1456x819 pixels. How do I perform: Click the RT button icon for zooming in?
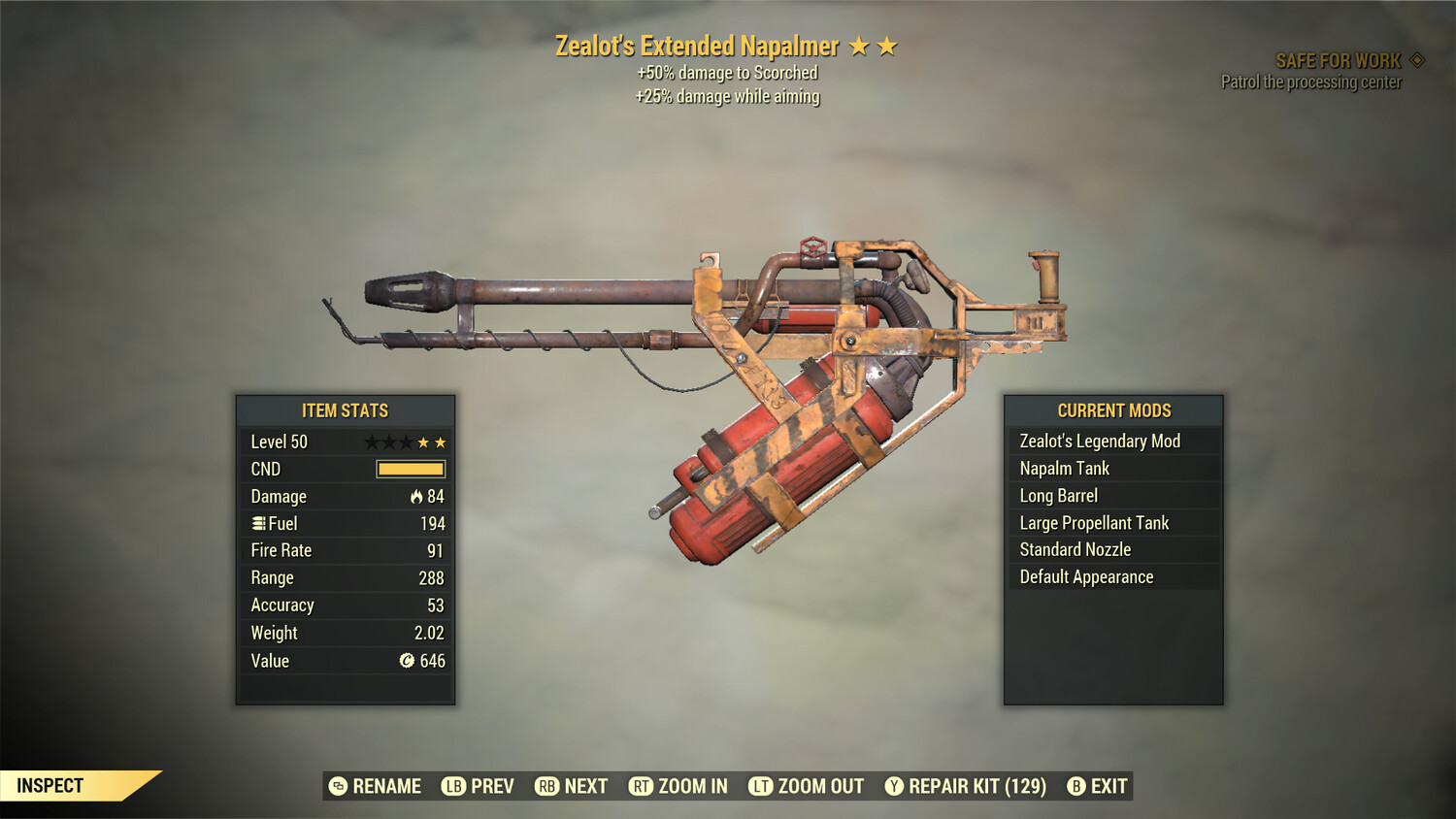tap(643, 786)
